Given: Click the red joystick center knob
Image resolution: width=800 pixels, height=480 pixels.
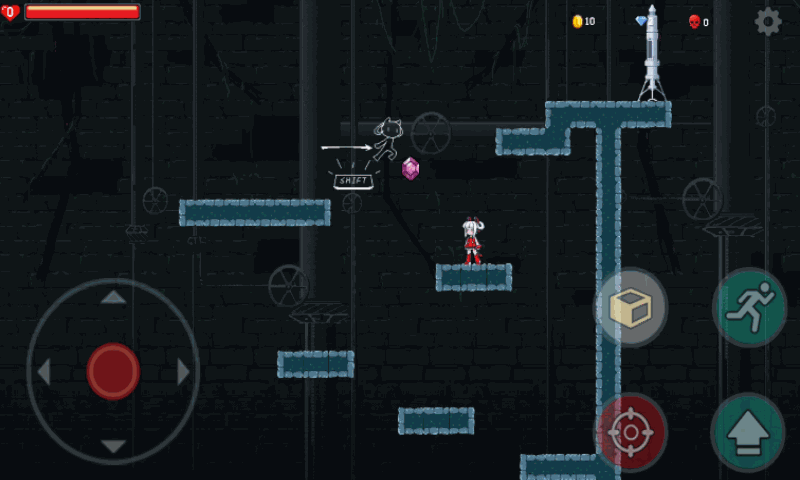Looking at the screenshot, I should [x=113, y=371].
